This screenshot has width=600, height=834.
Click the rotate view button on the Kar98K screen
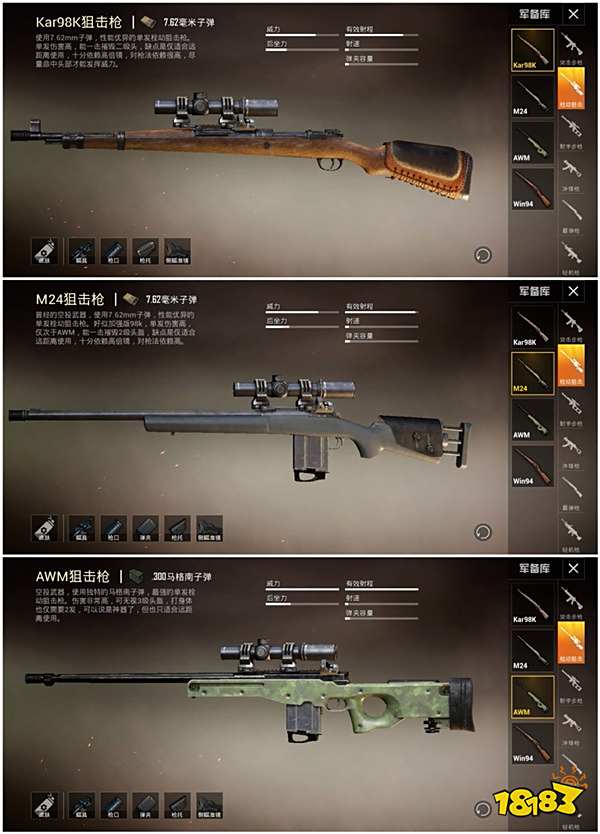pos(483,254)
